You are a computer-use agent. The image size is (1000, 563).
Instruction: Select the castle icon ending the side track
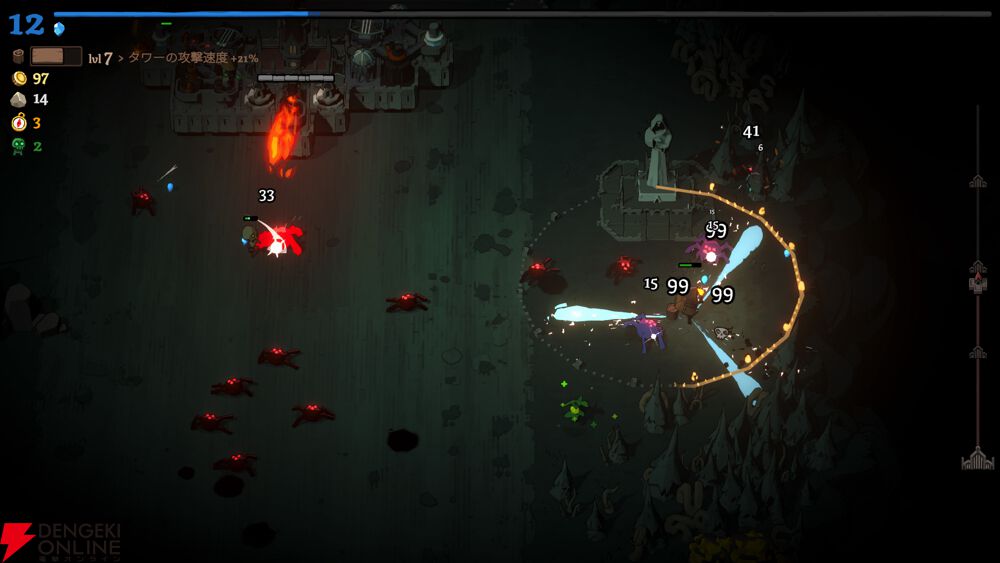(x=977, y=459)
